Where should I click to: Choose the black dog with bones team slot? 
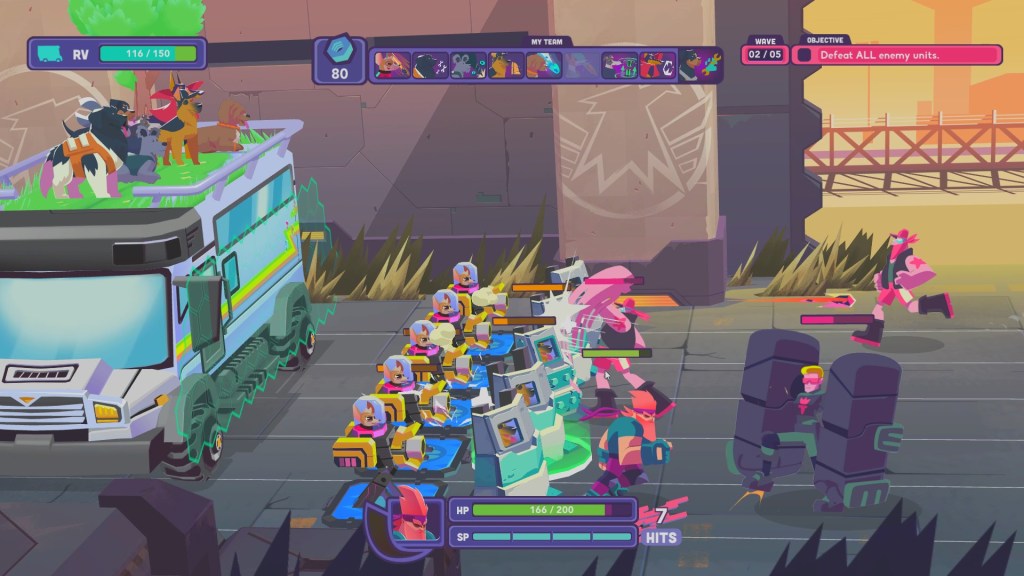[430, 65]
